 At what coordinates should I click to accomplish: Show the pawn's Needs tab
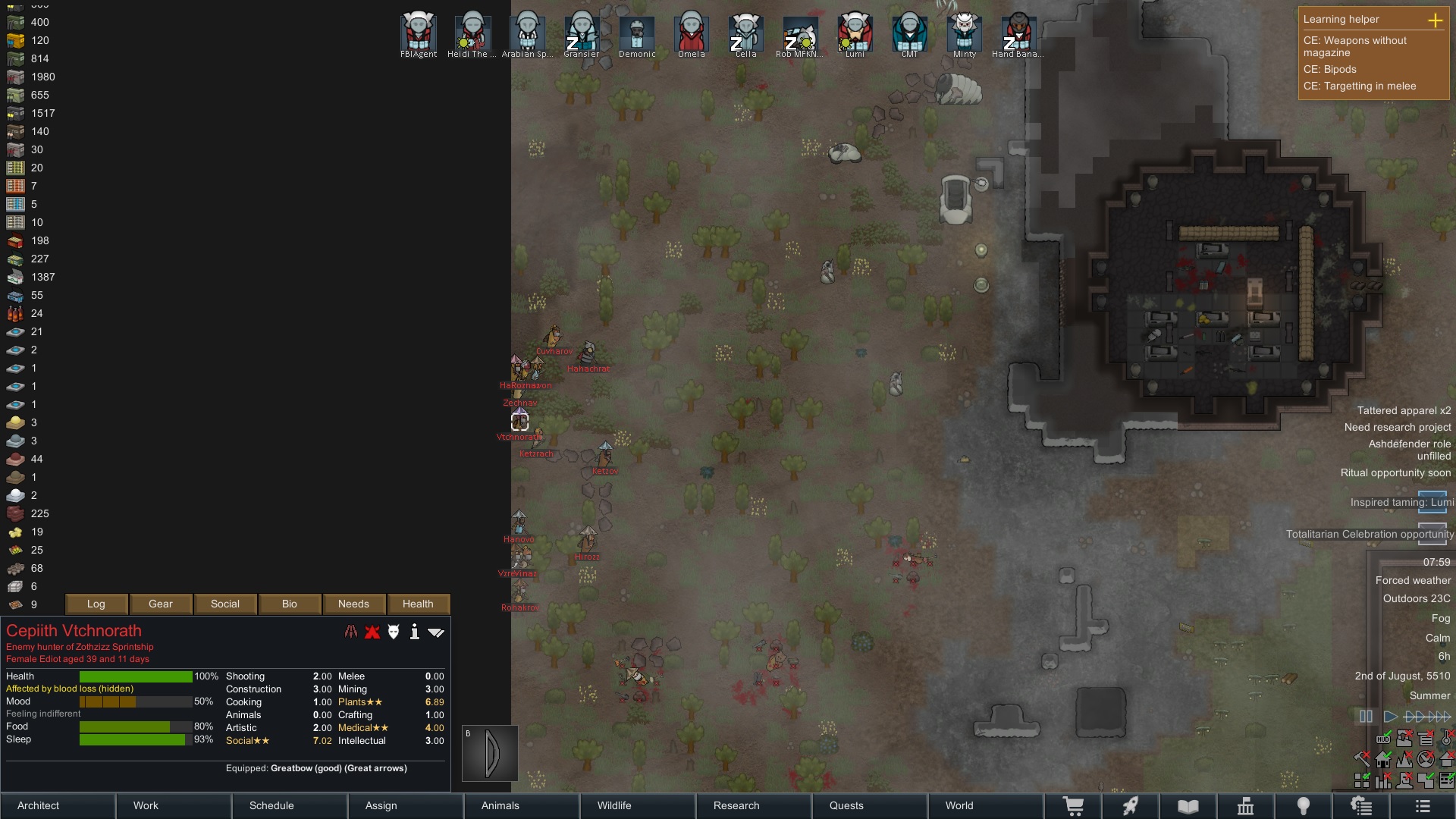click(x=353, y=604)
